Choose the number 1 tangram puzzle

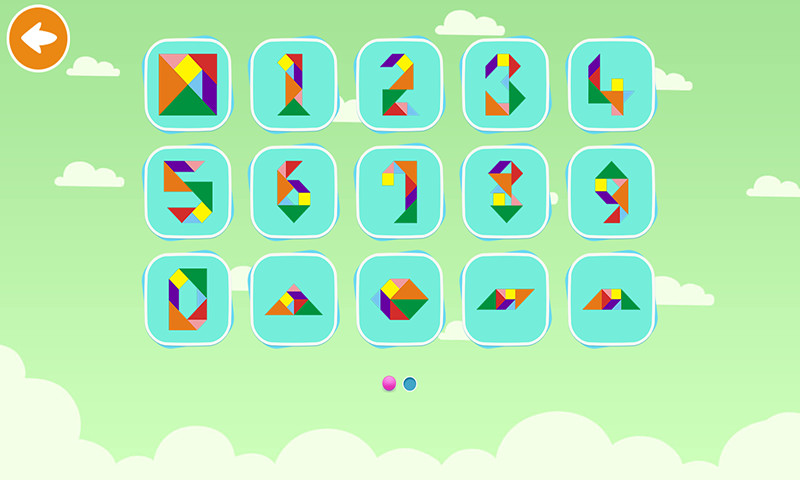(293, 85)
